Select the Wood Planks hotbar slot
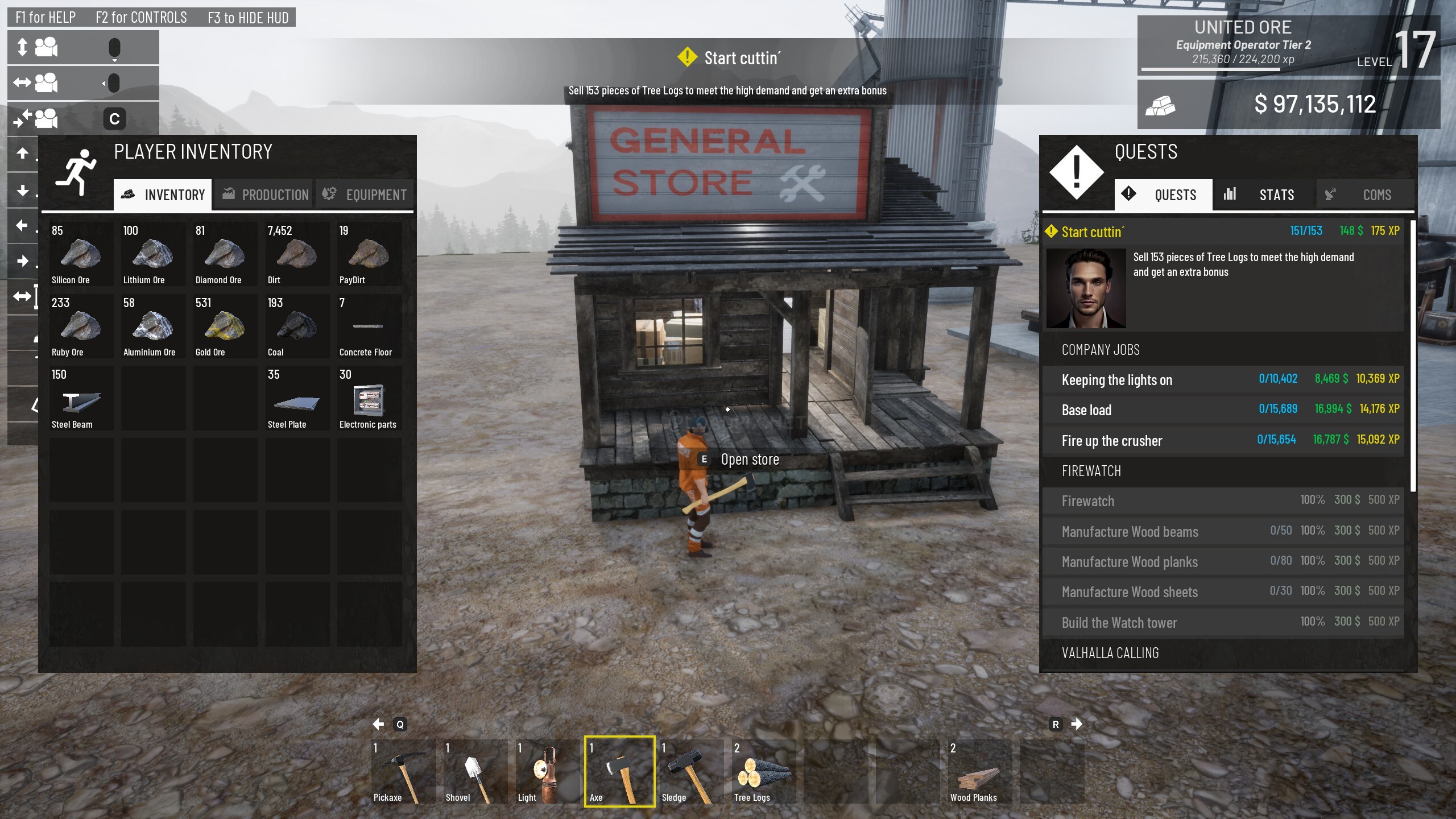 click(979, 771)
